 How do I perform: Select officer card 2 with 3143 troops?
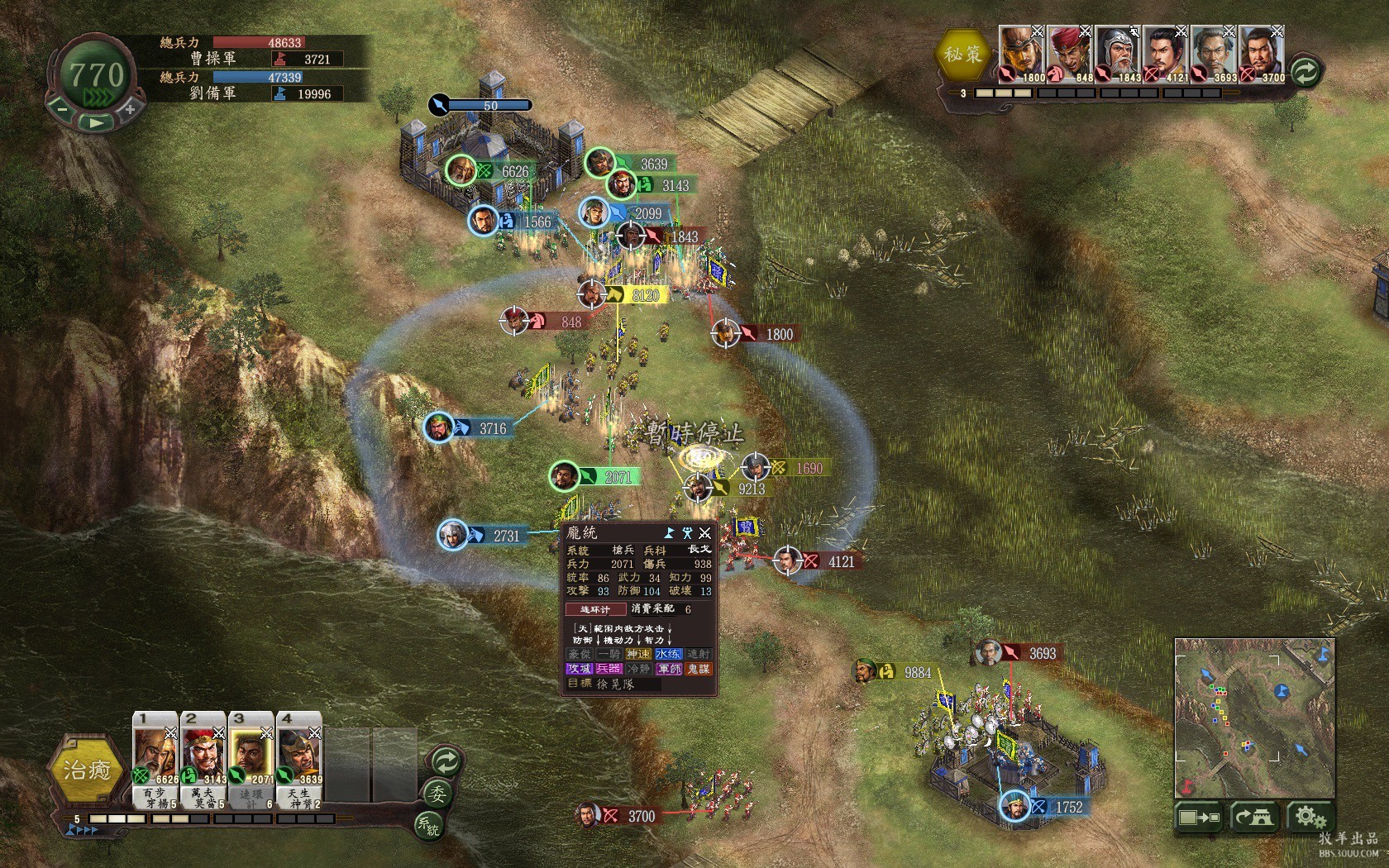203,759
